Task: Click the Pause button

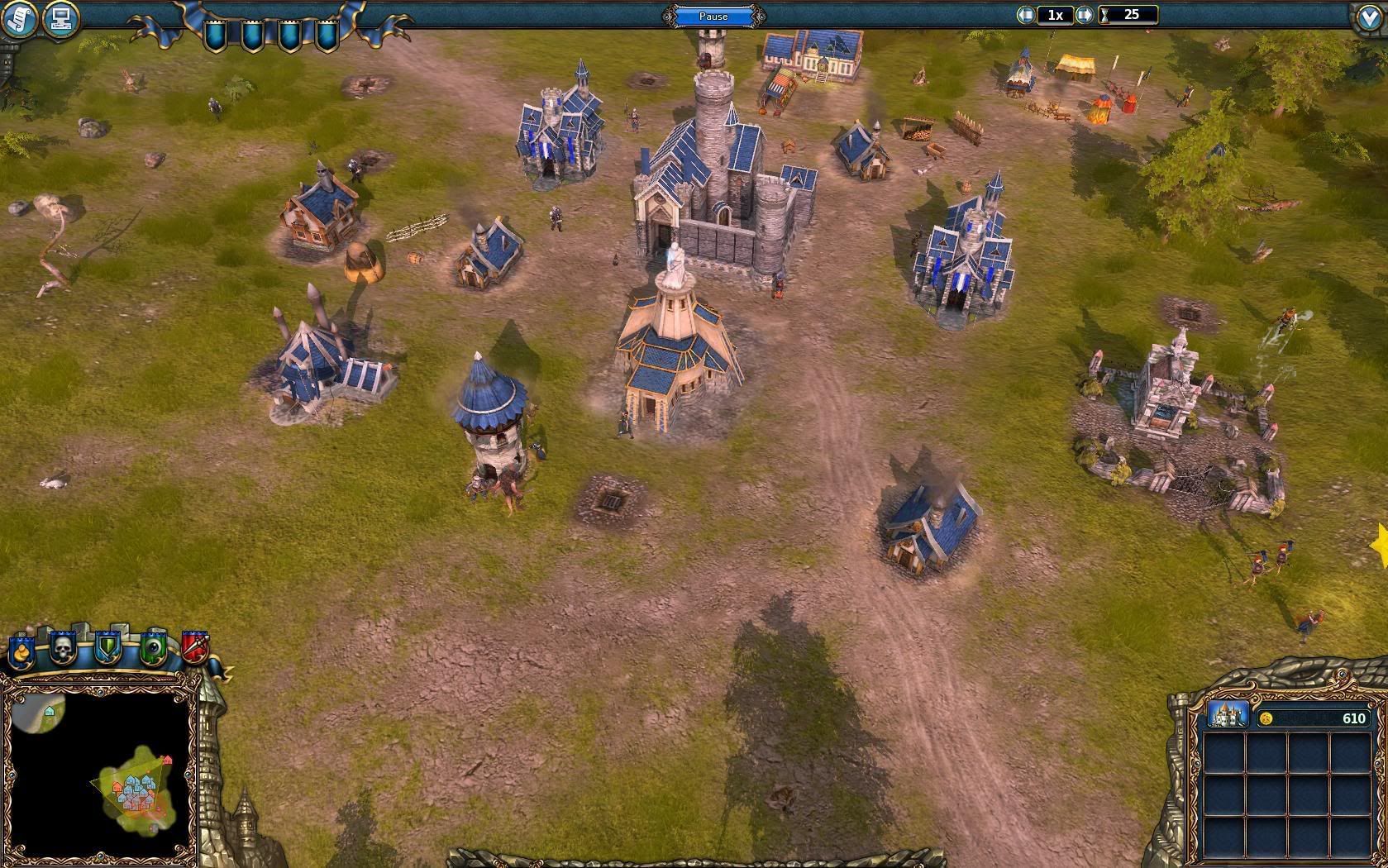Action: point(713,16)
